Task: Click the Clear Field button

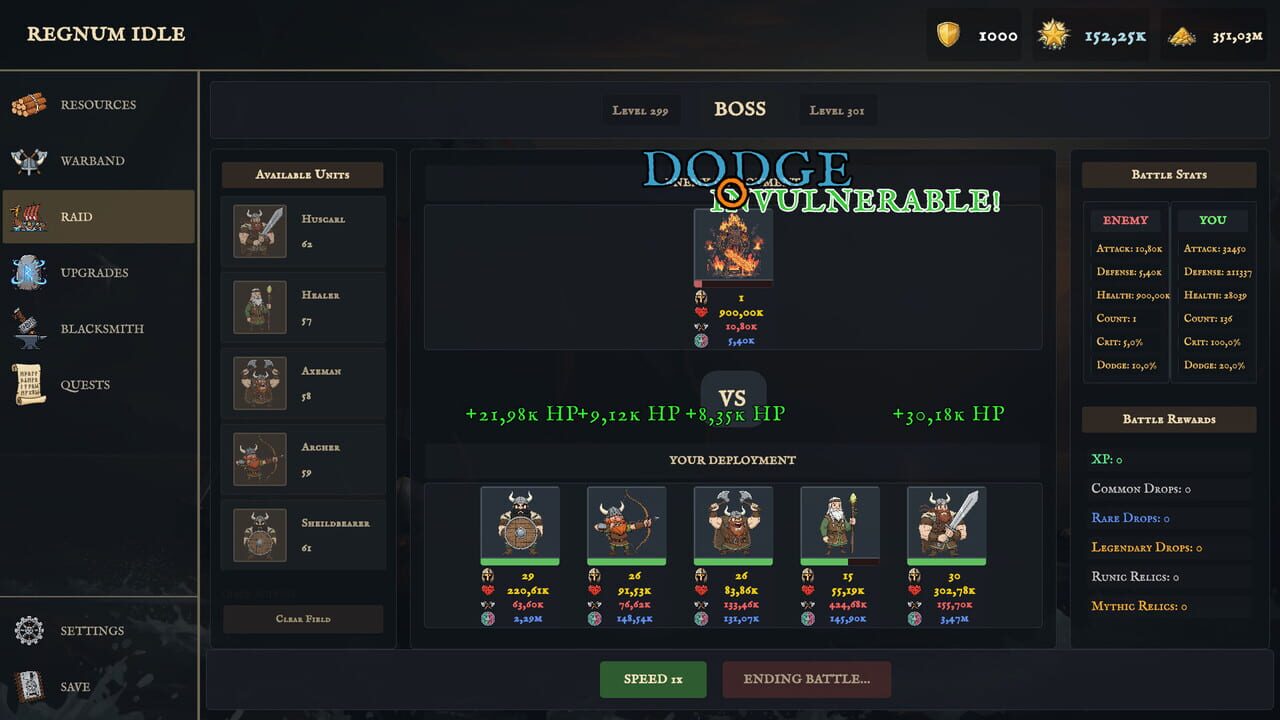Action: (x=302, y=618)
